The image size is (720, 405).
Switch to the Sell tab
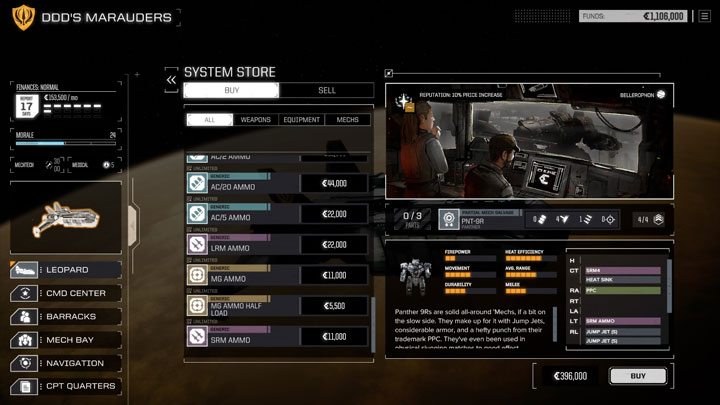click(326, 90)
